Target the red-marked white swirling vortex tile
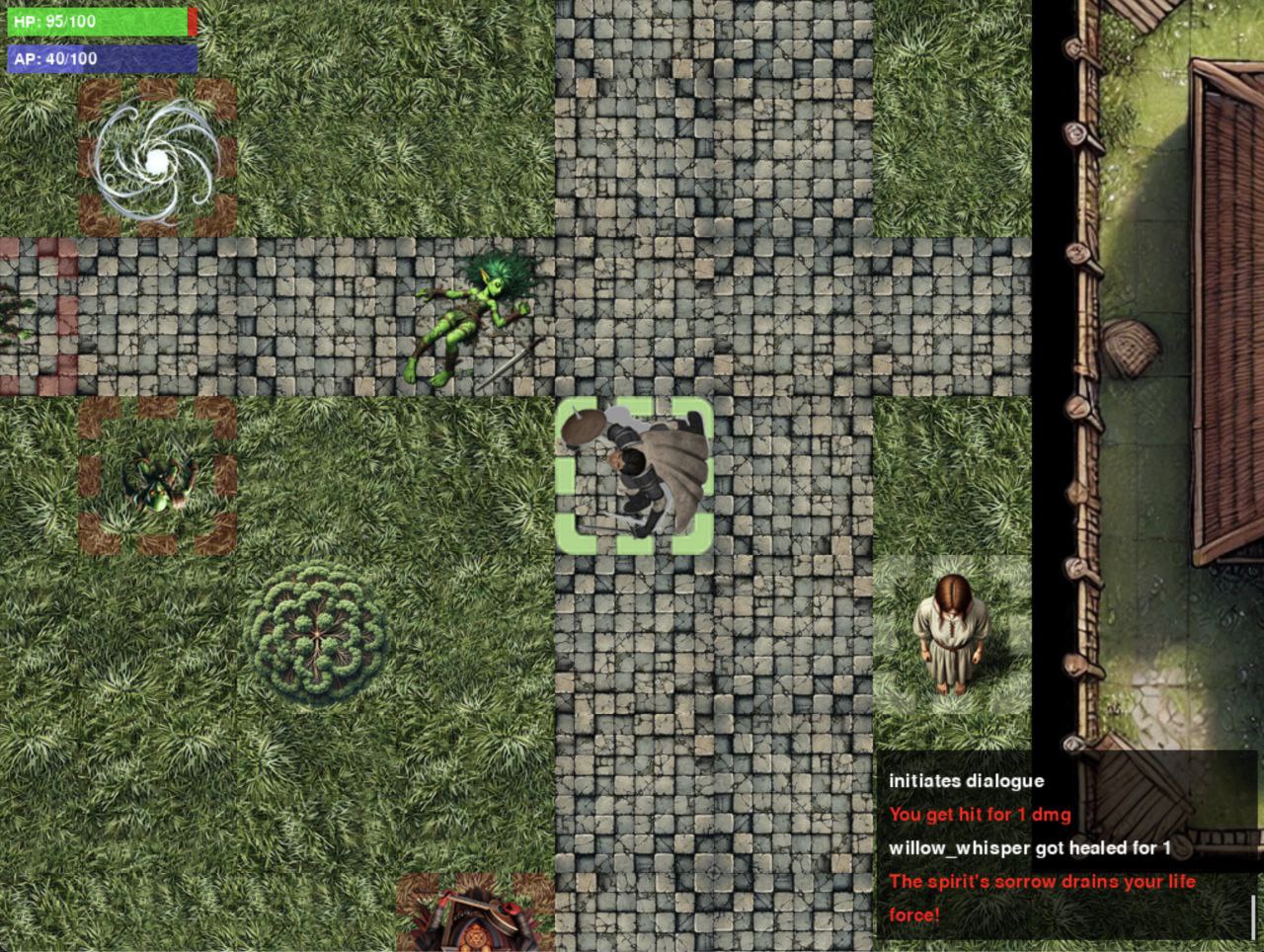 coord(158,158)
